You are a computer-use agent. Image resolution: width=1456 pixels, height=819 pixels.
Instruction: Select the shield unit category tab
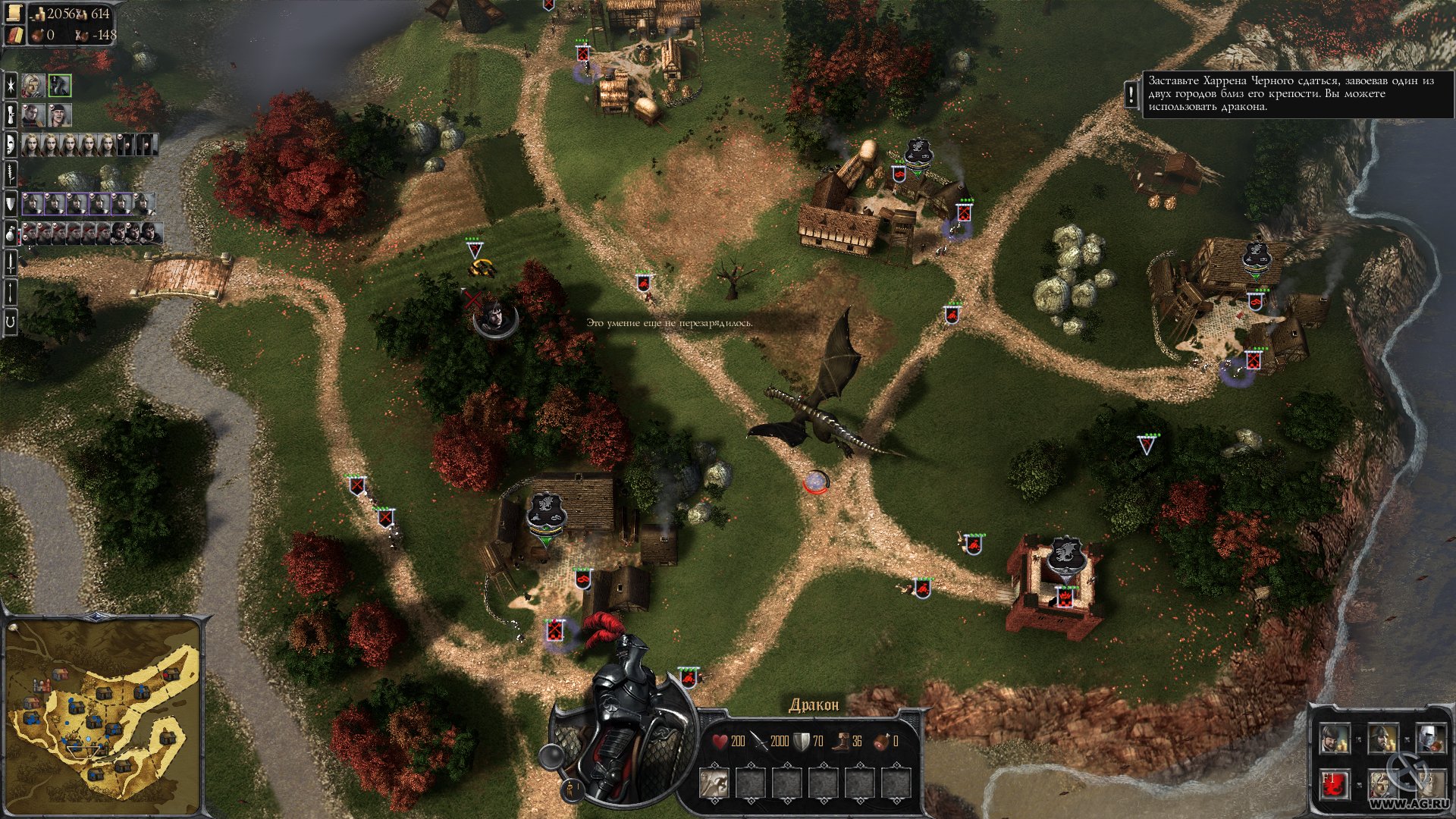[x=11, y=203]
